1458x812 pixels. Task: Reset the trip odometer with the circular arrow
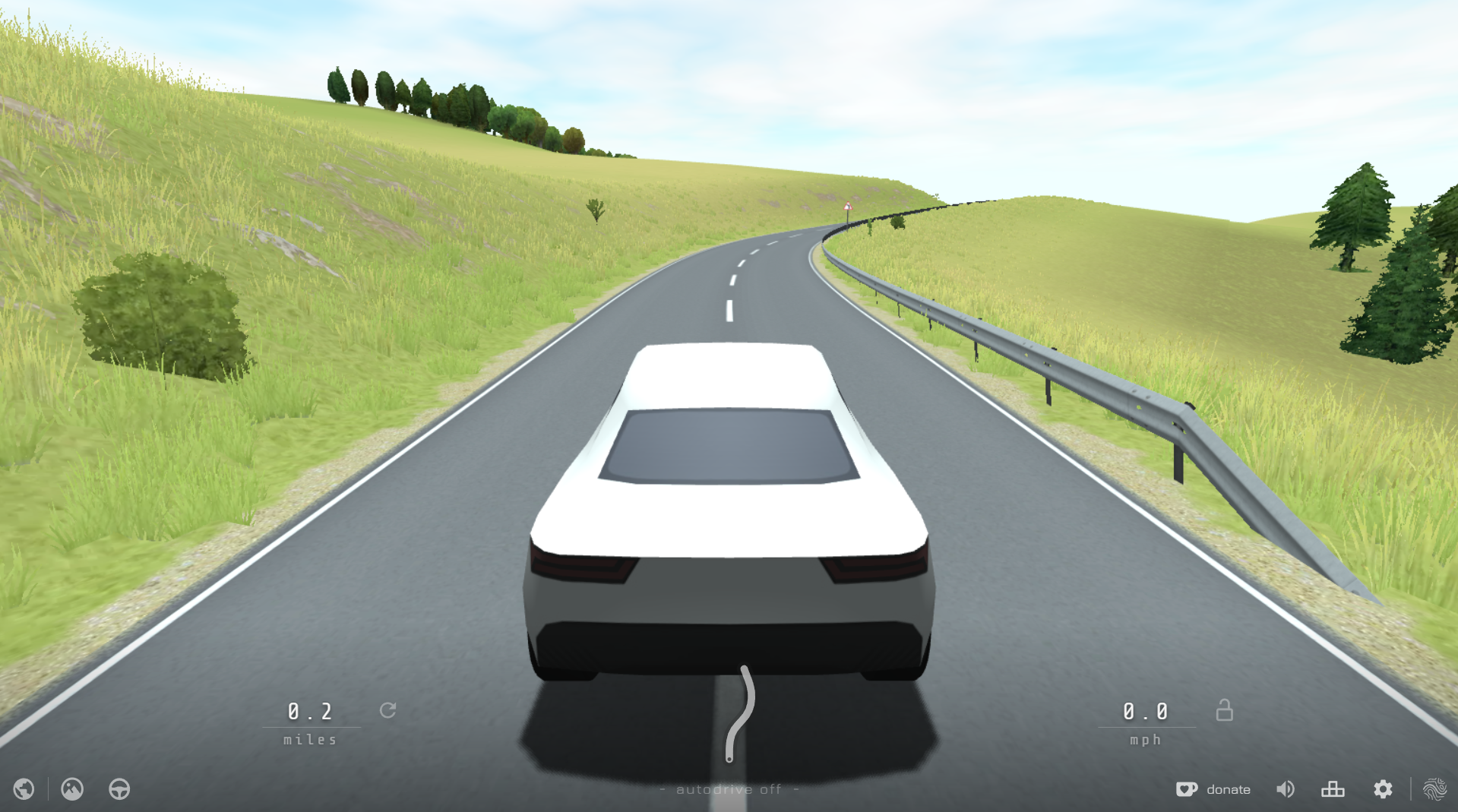click(389, 712)
